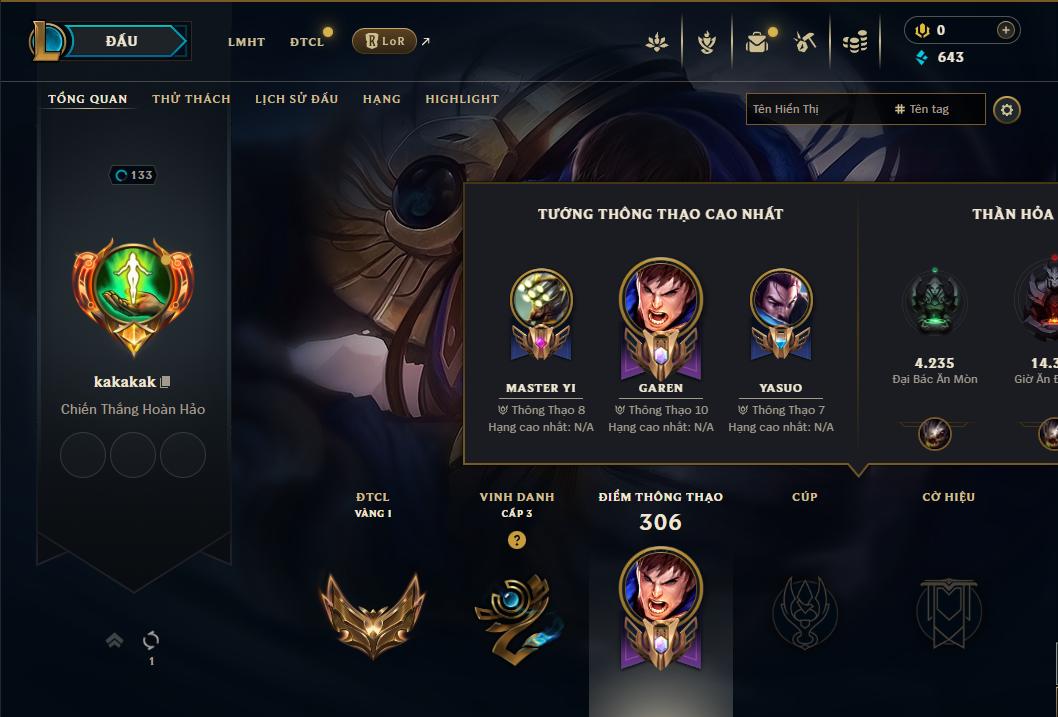Open the store coins icon
Viewport: 1058px width, 717px height.
pyautogui.click(x=854, y=42)
